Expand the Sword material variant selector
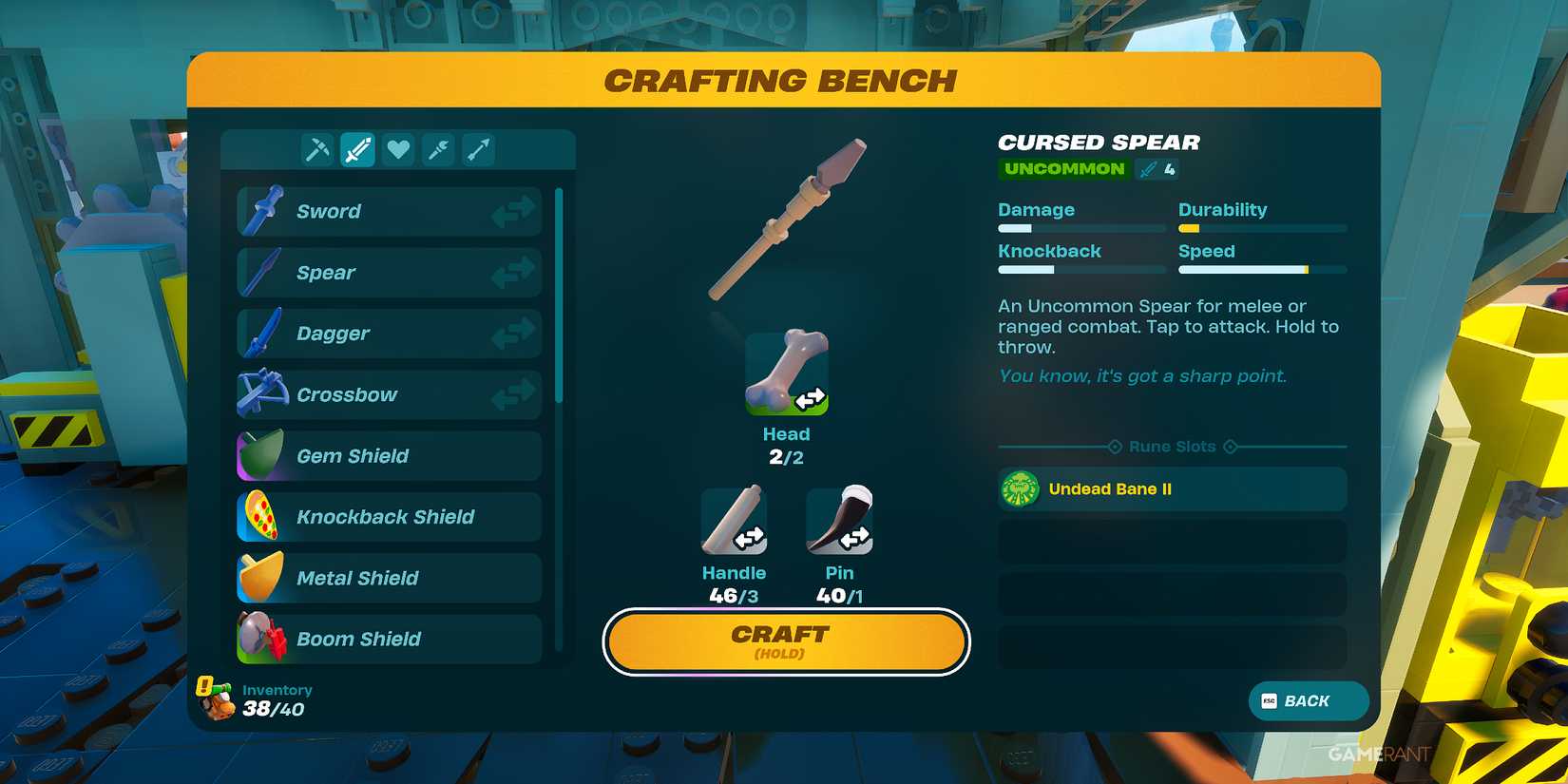 (x=514, y=210)
